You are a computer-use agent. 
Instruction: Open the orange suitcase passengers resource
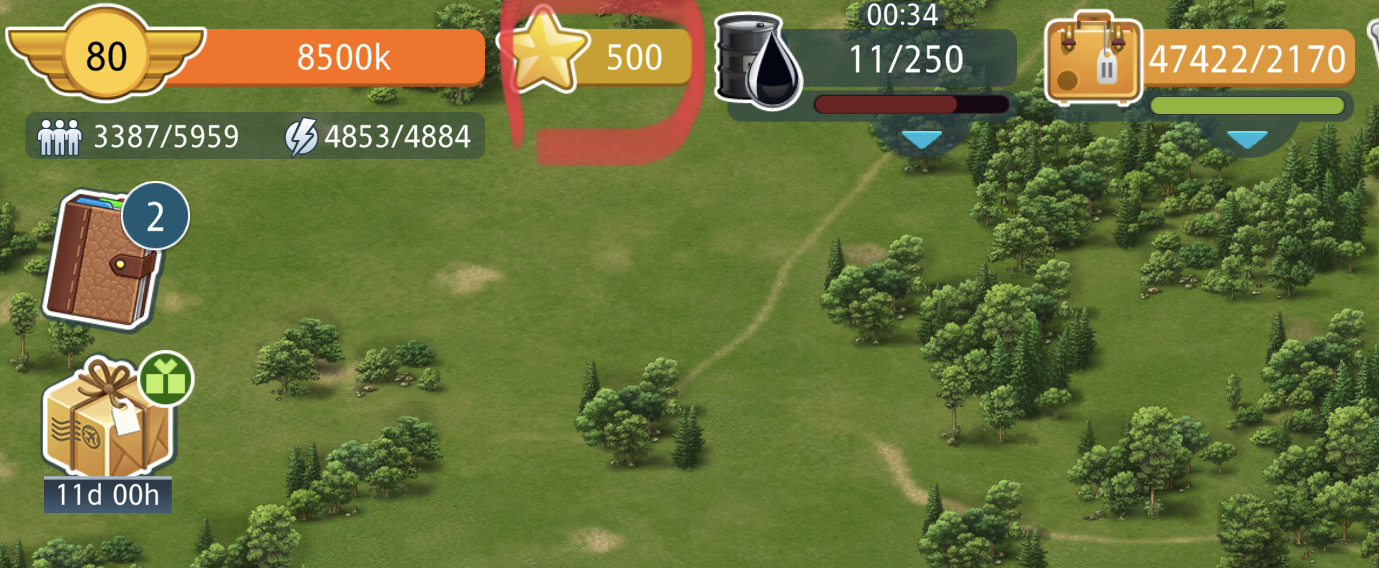pyautogui.click(x=1094, y=60)
